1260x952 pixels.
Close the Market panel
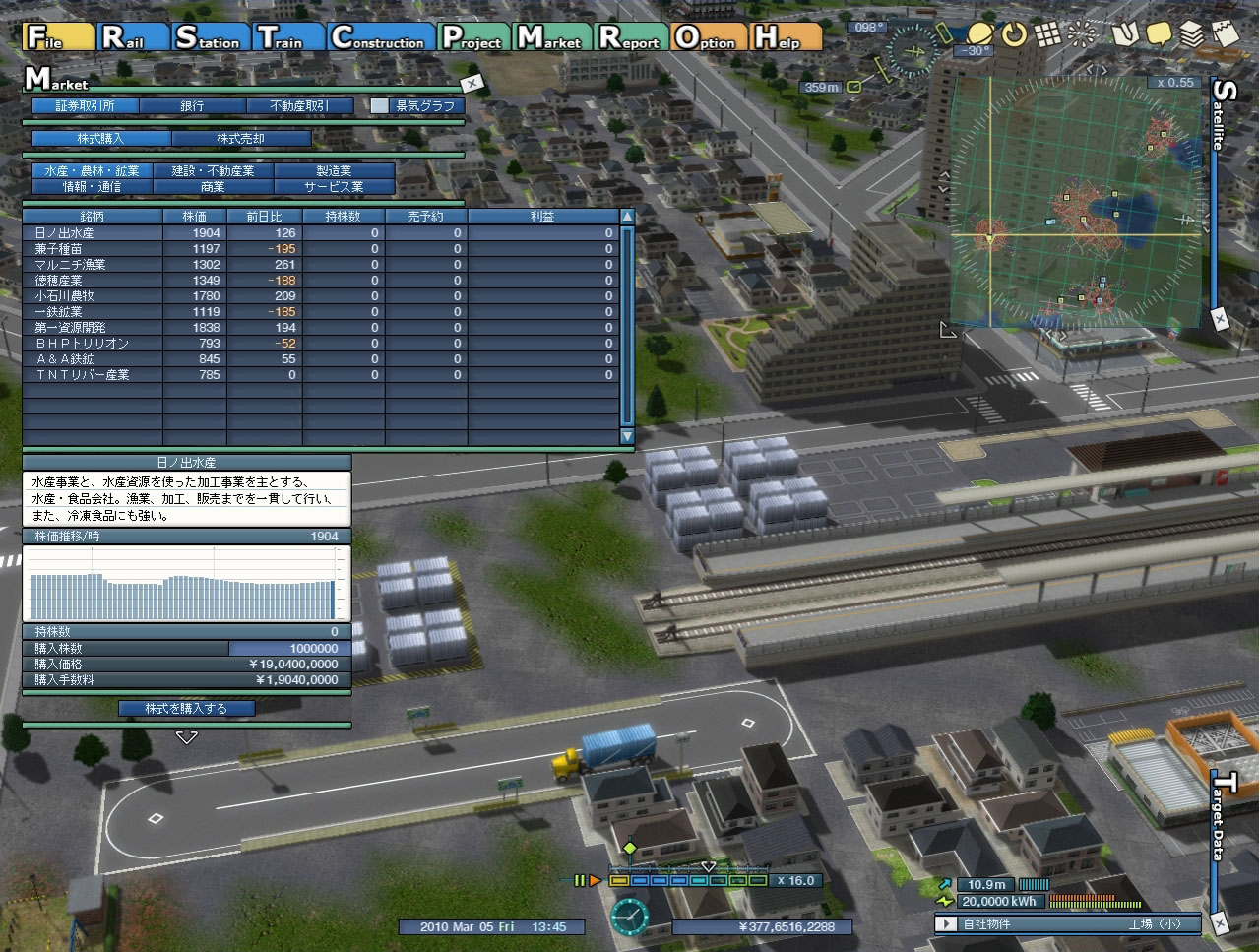coord(472,83)
